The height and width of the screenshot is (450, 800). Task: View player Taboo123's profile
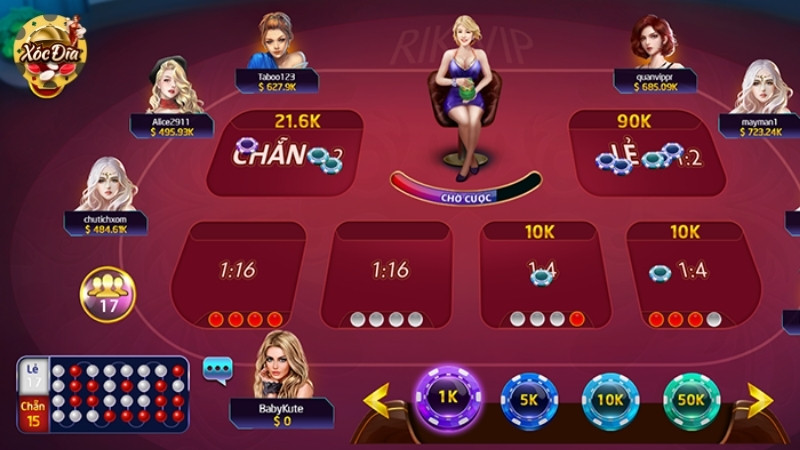pyautogui.click(x=277, y=45)
